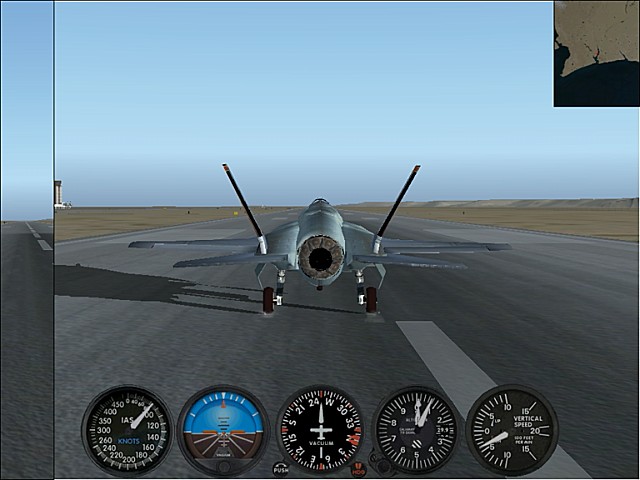Click the PUSH knob below the heading gauge

click(281, 468)
